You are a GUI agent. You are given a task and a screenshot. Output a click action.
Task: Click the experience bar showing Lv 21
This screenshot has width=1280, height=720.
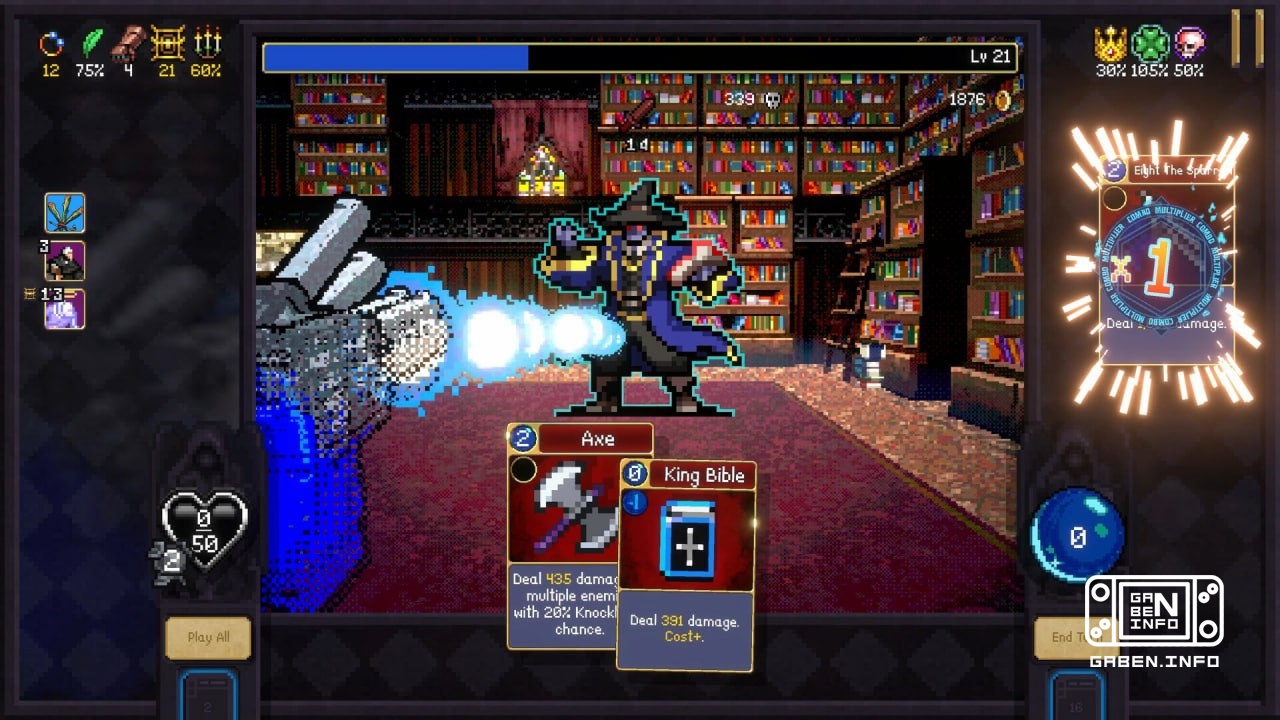coord(636,57)
